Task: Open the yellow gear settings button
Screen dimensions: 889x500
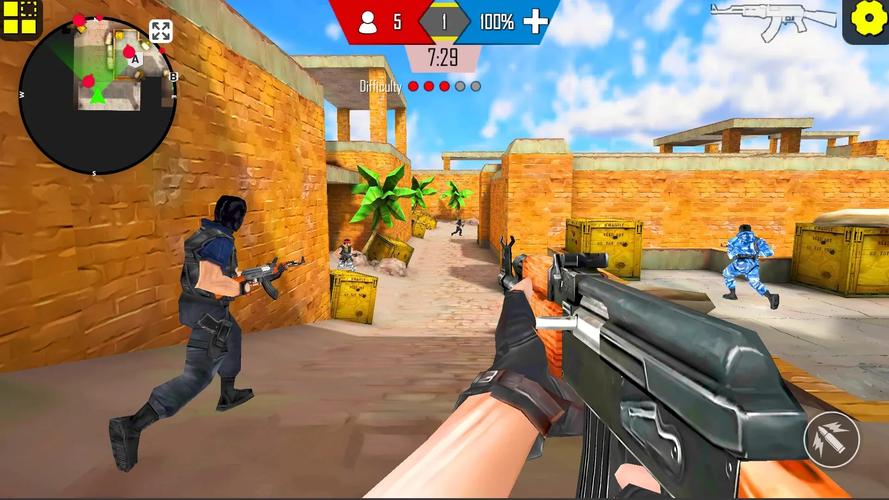Action: [866, 20]
